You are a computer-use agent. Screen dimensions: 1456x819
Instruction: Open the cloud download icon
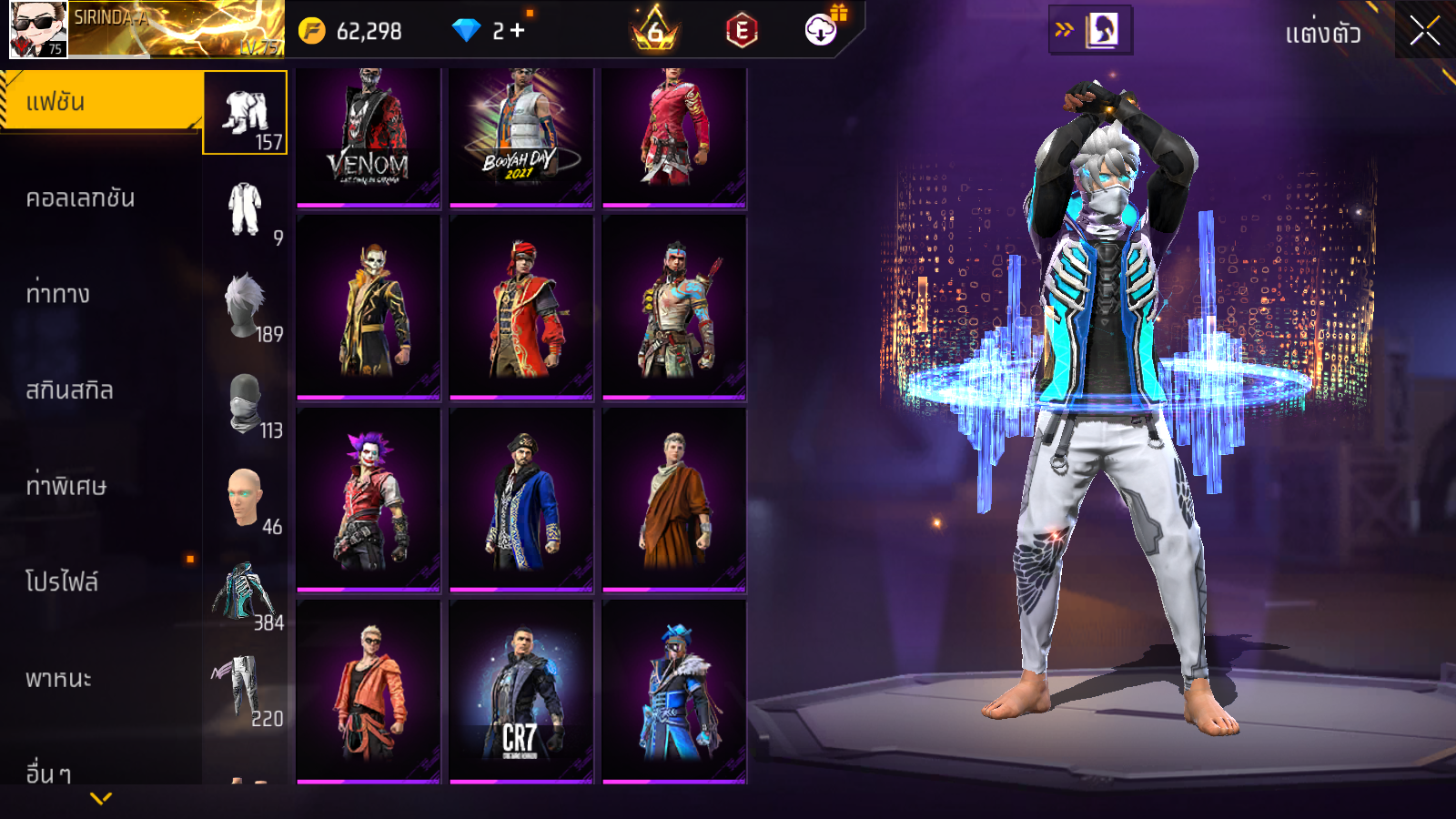pyautogui.click(x=821, y=30)
